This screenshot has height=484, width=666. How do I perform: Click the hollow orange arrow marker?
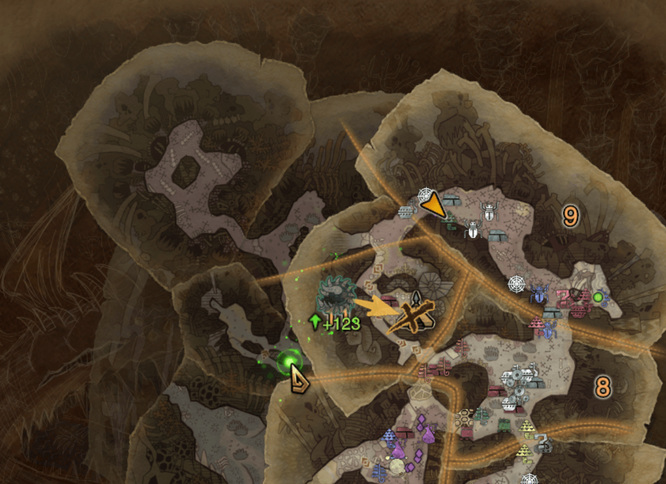(298, 377)
